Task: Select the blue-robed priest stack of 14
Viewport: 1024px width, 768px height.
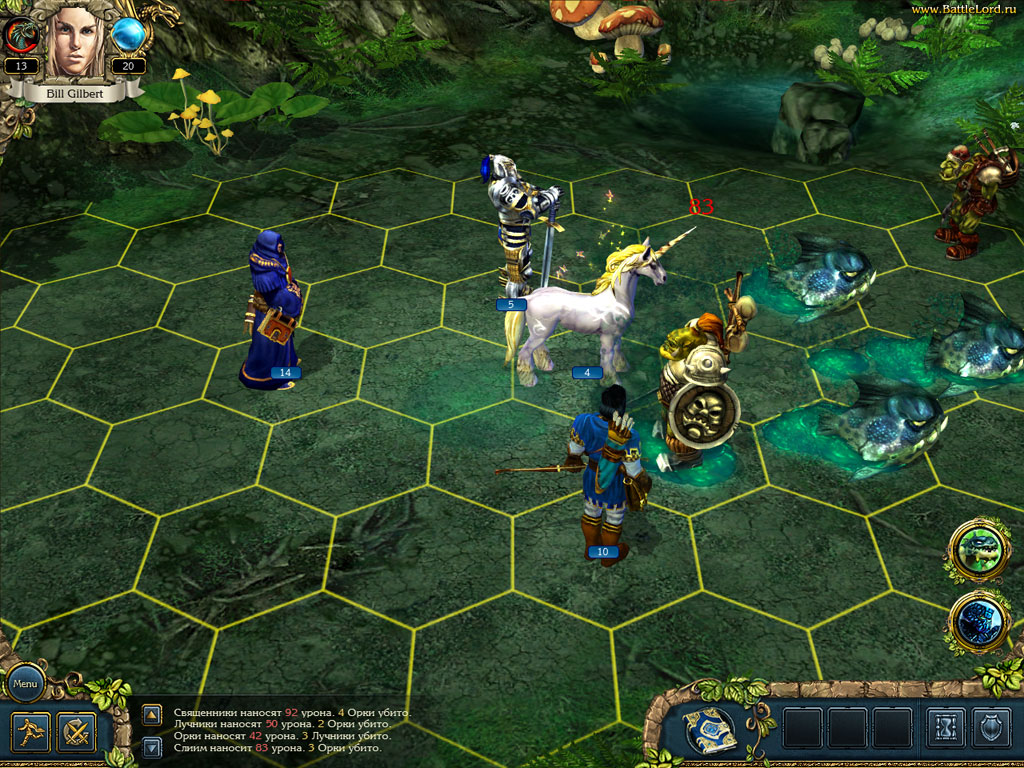Action: [x=271, y=310]
